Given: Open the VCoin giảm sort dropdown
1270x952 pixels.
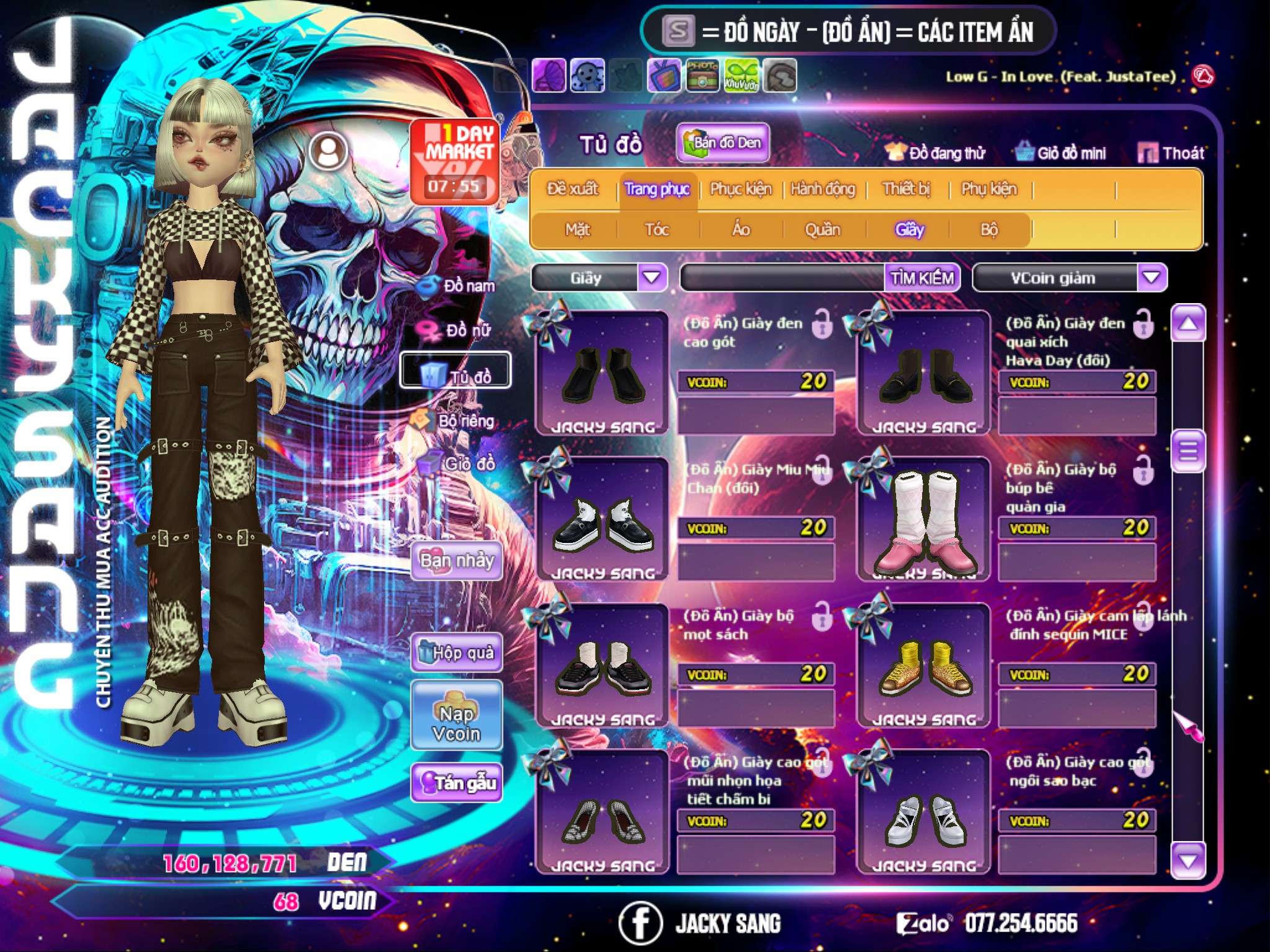Looking at the screenshot, I should (1151, 278).
